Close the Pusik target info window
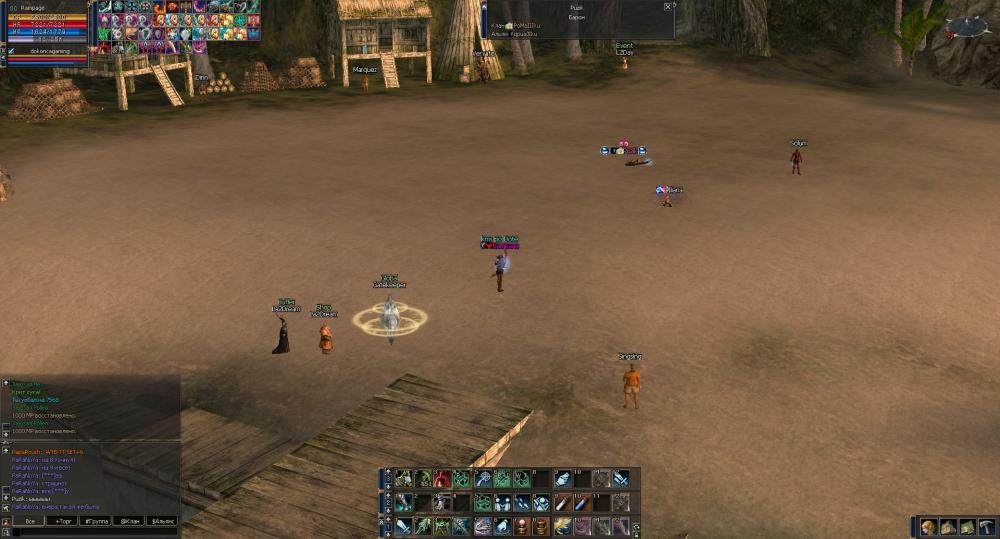Viewport: 1000px width, 539px height. point(668,6)
